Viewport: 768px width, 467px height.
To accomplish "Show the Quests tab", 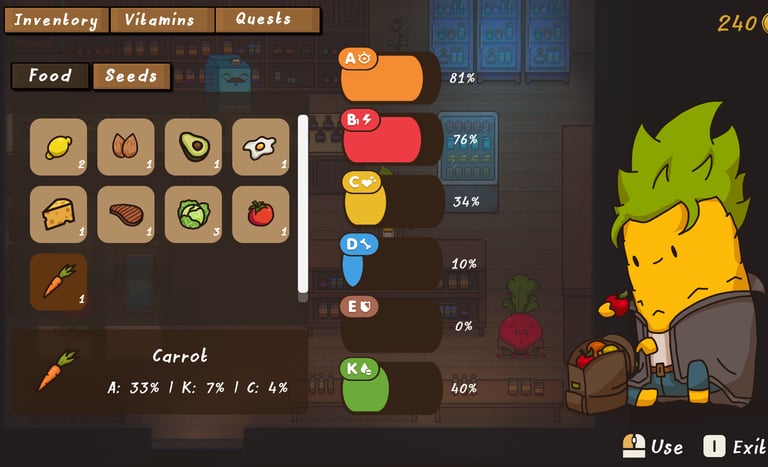I will (x=265, y=20).
